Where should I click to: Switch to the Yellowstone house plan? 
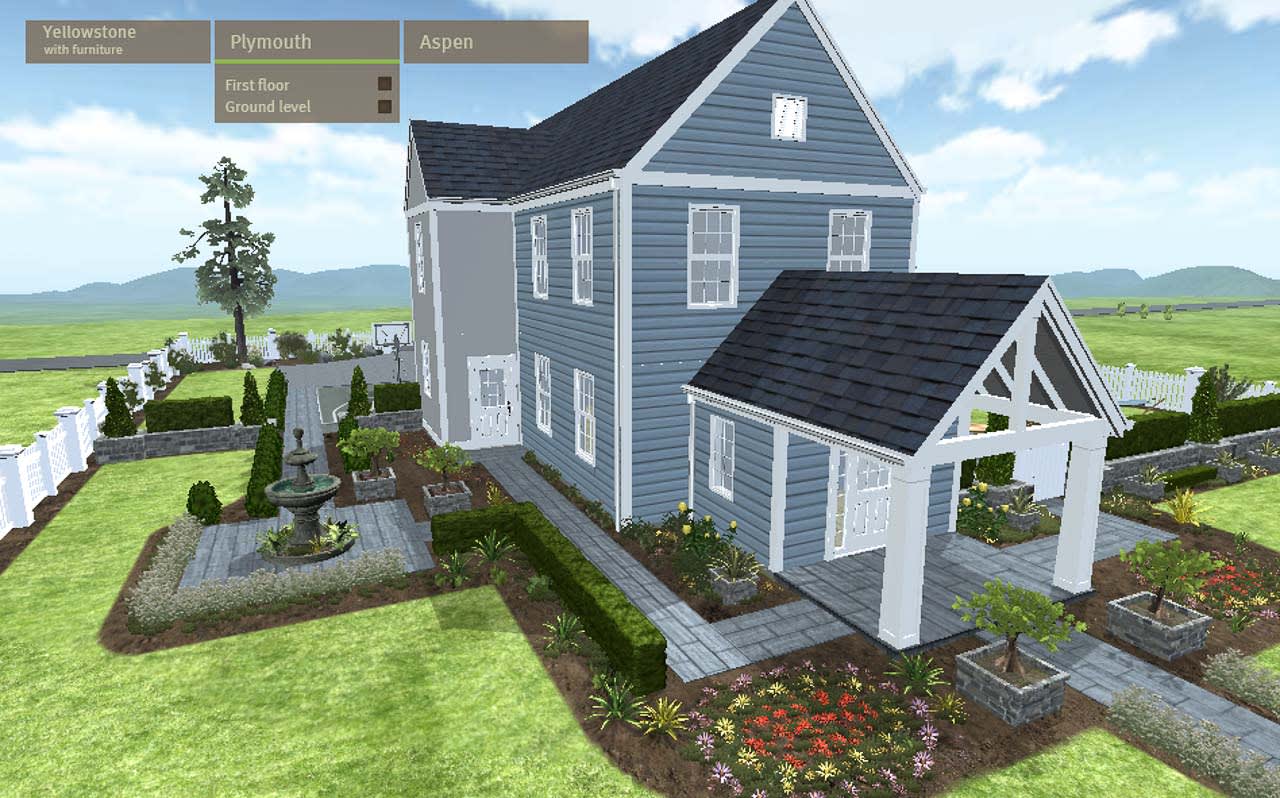pyautogui.click(x=88, y=32)
